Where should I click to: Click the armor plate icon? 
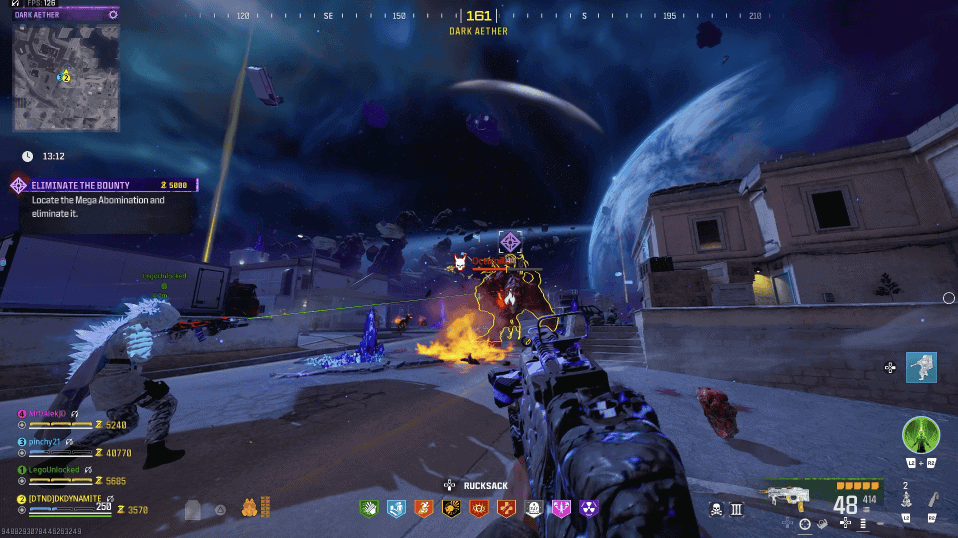tap(193, 509)
